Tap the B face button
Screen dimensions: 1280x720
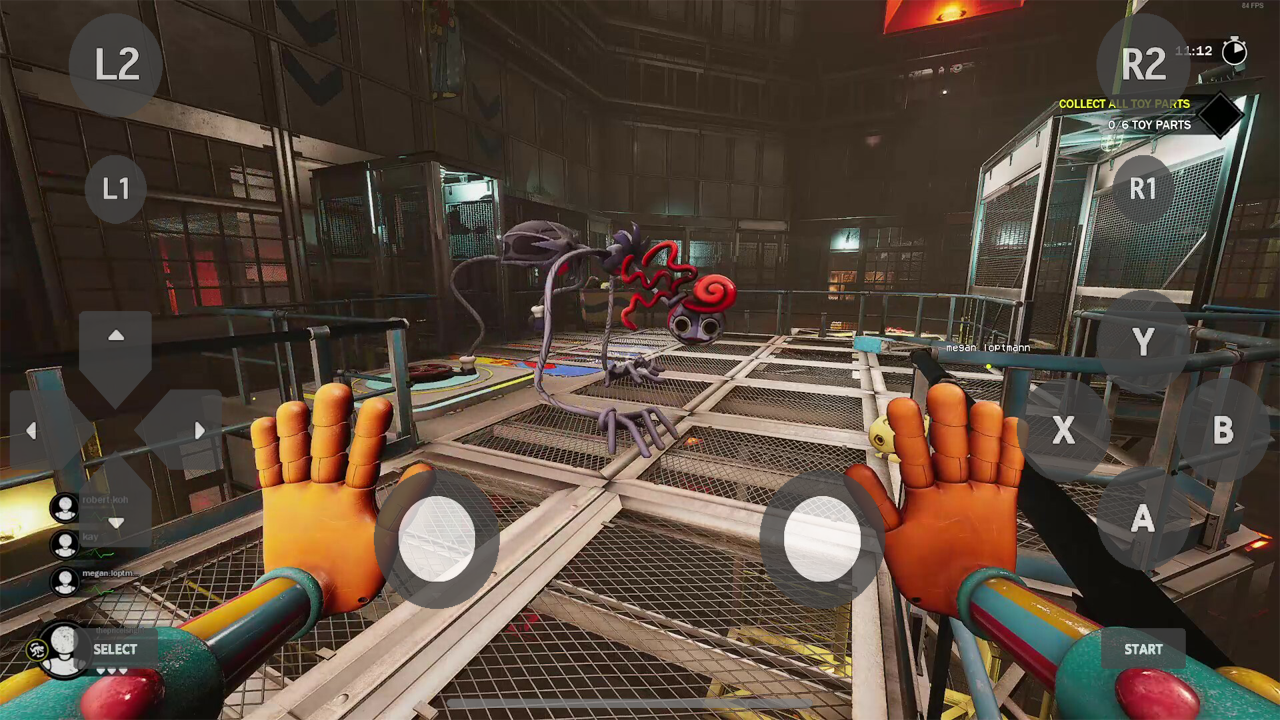1222,431
